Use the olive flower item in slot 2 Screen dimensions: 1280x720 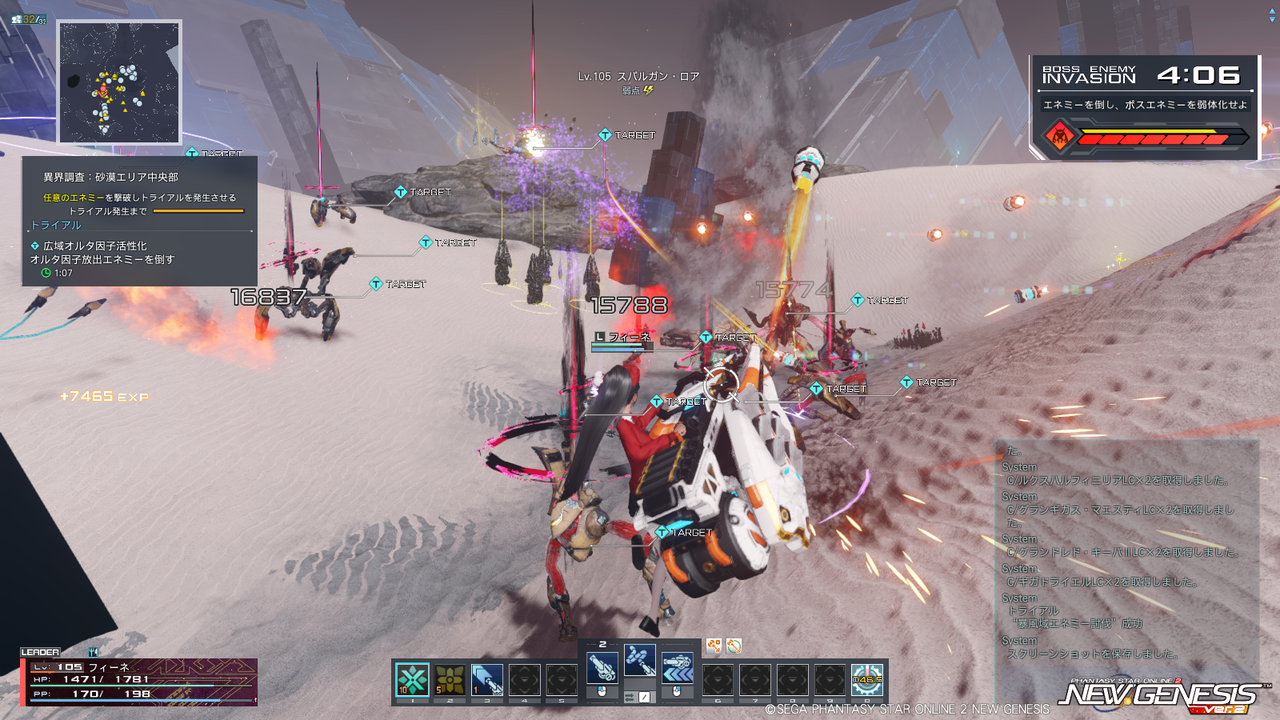pyautogui.click(x=449, y=680)
